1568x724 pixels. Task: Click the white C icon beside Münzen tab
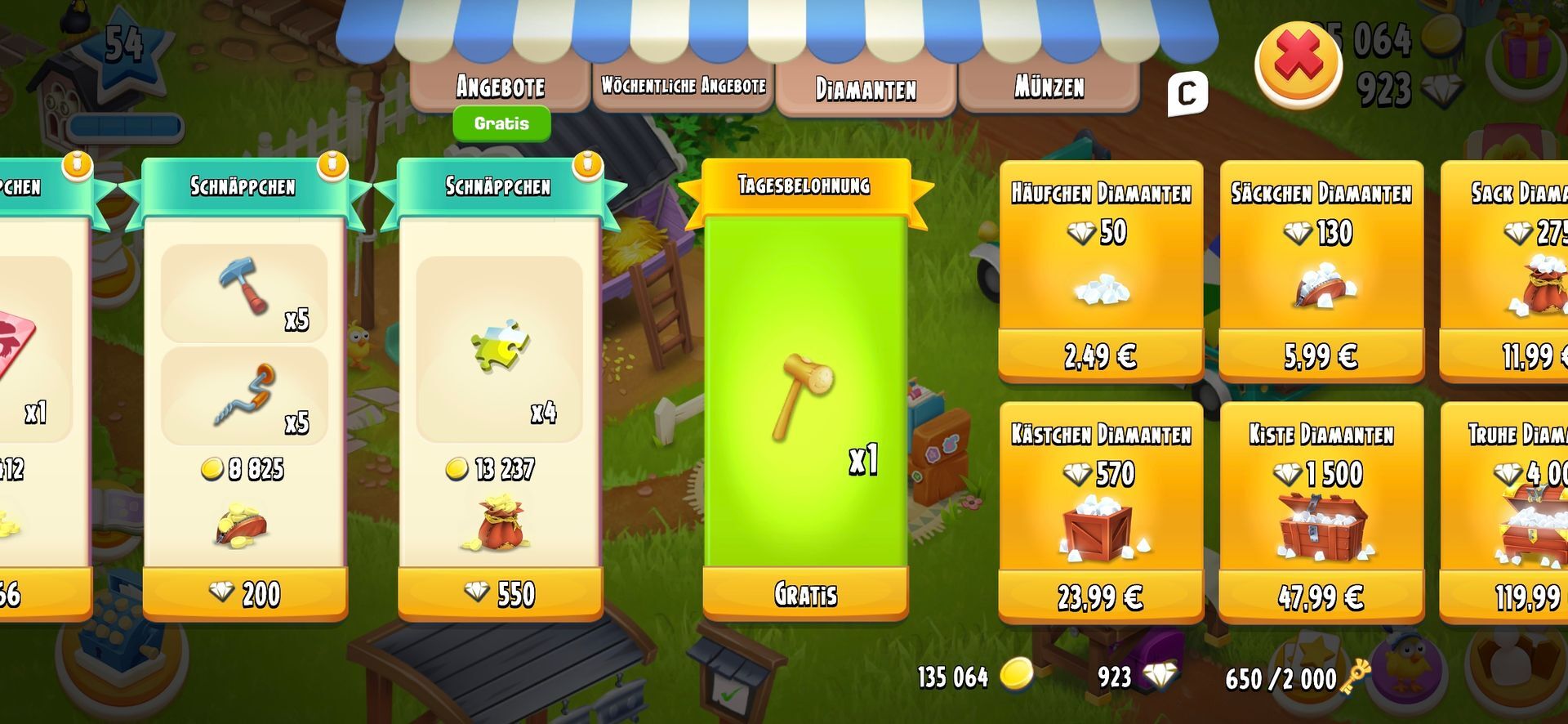1187,94
